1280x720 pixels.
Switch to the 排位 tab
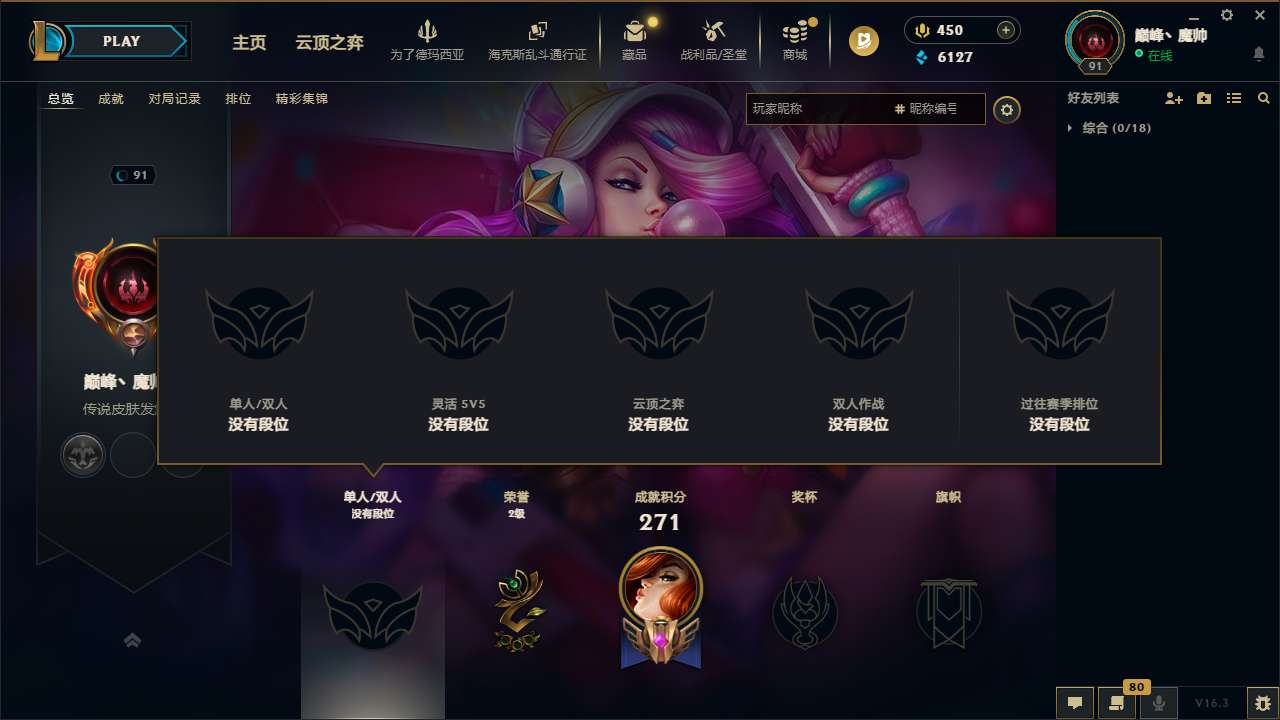pos(239,99)
